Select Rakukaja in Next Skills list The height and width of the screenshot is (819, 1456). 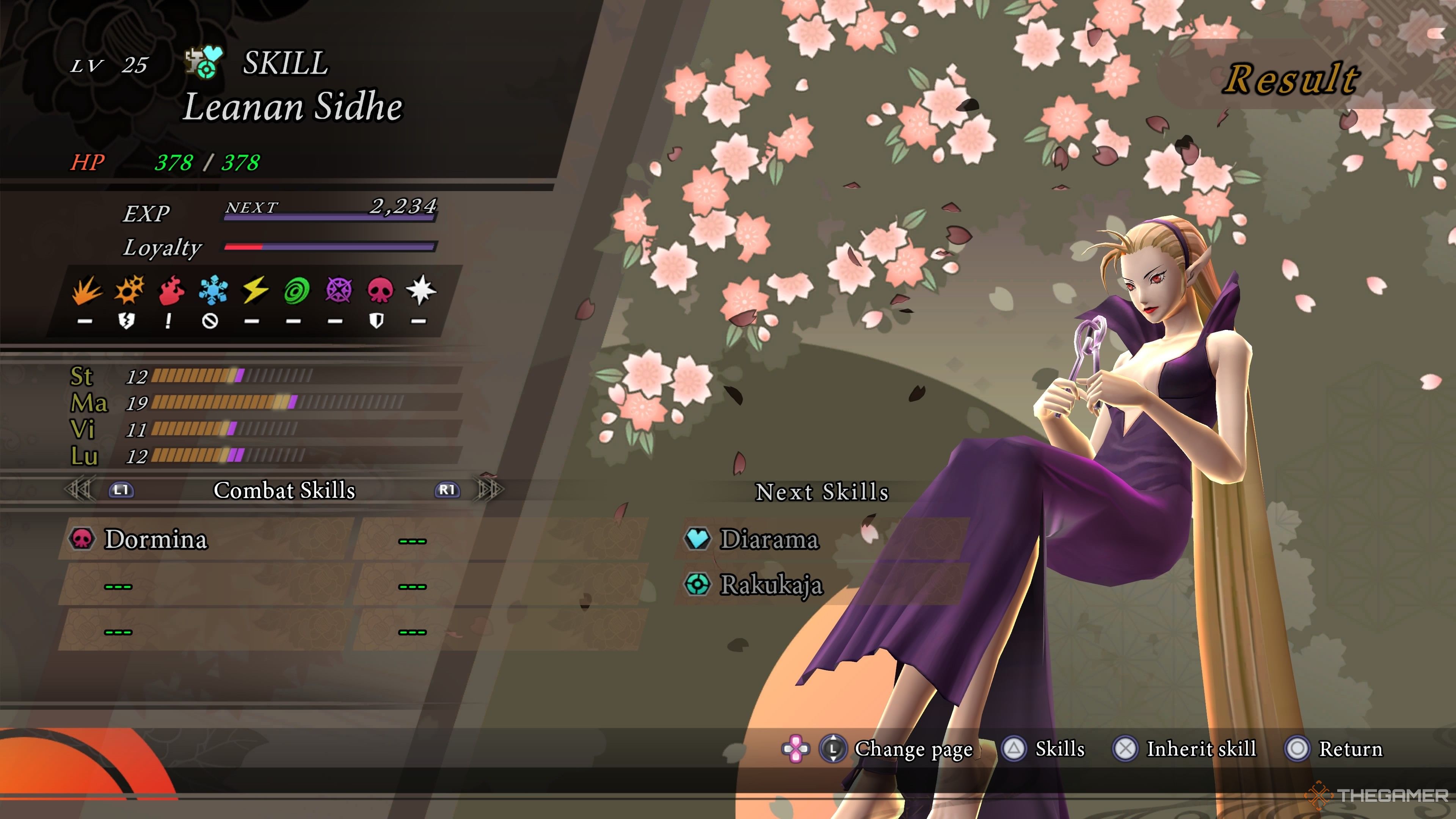[x=771, y=584]
